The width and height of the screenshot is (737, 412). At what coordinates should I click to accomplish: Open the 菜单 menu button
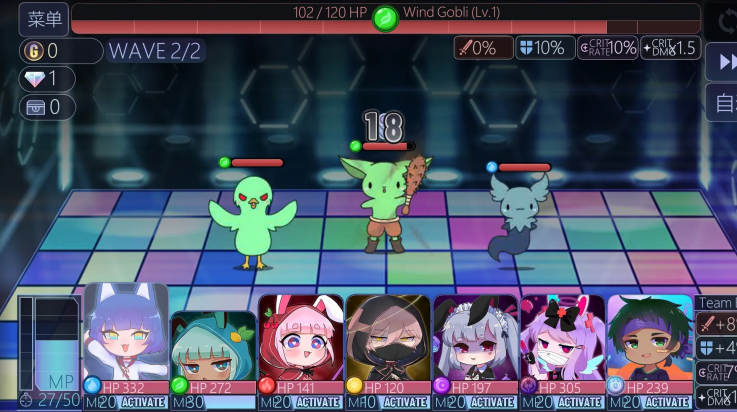(x=43, y=19)
